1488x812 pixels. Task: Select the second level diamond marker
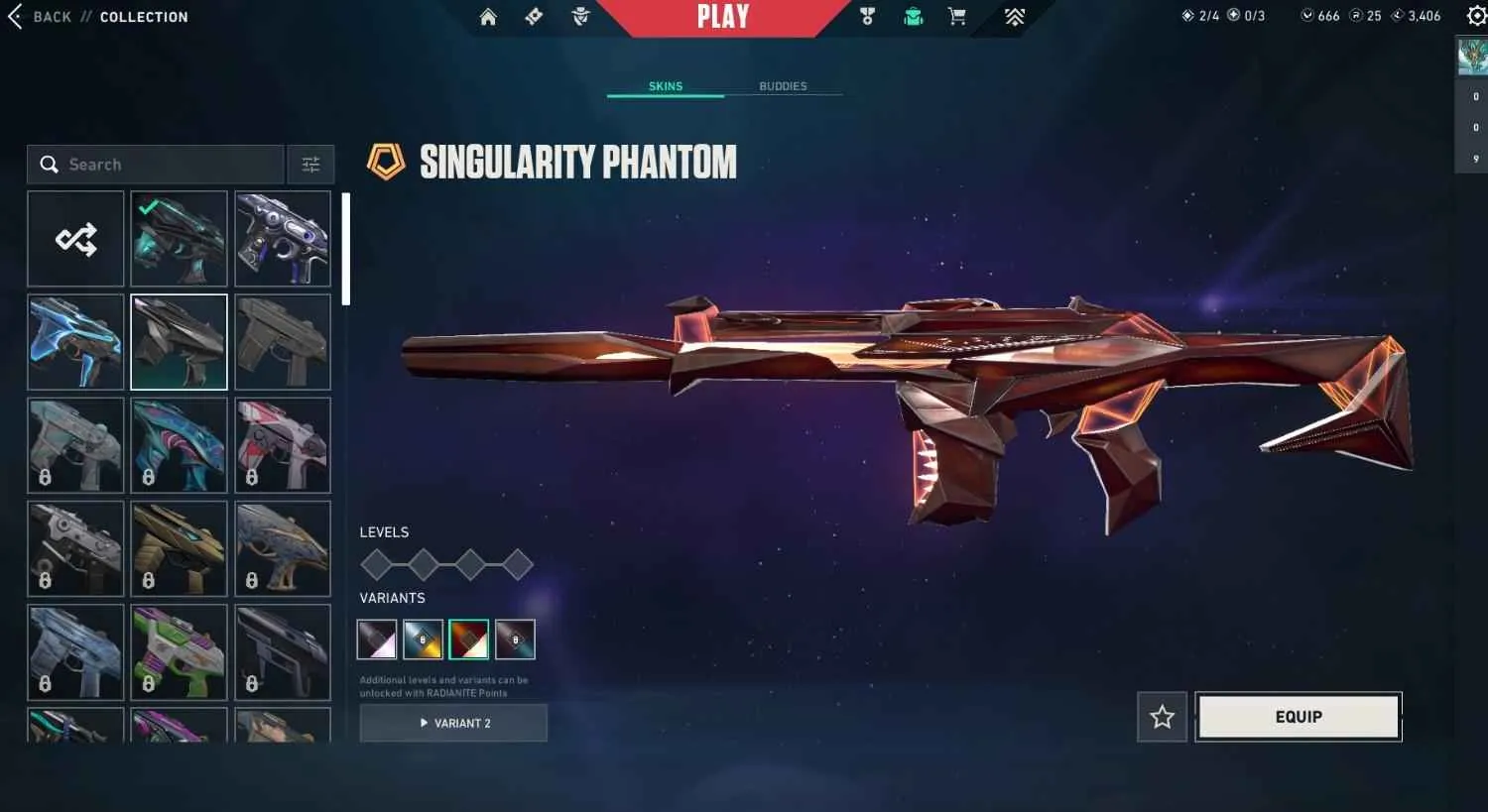424,563
